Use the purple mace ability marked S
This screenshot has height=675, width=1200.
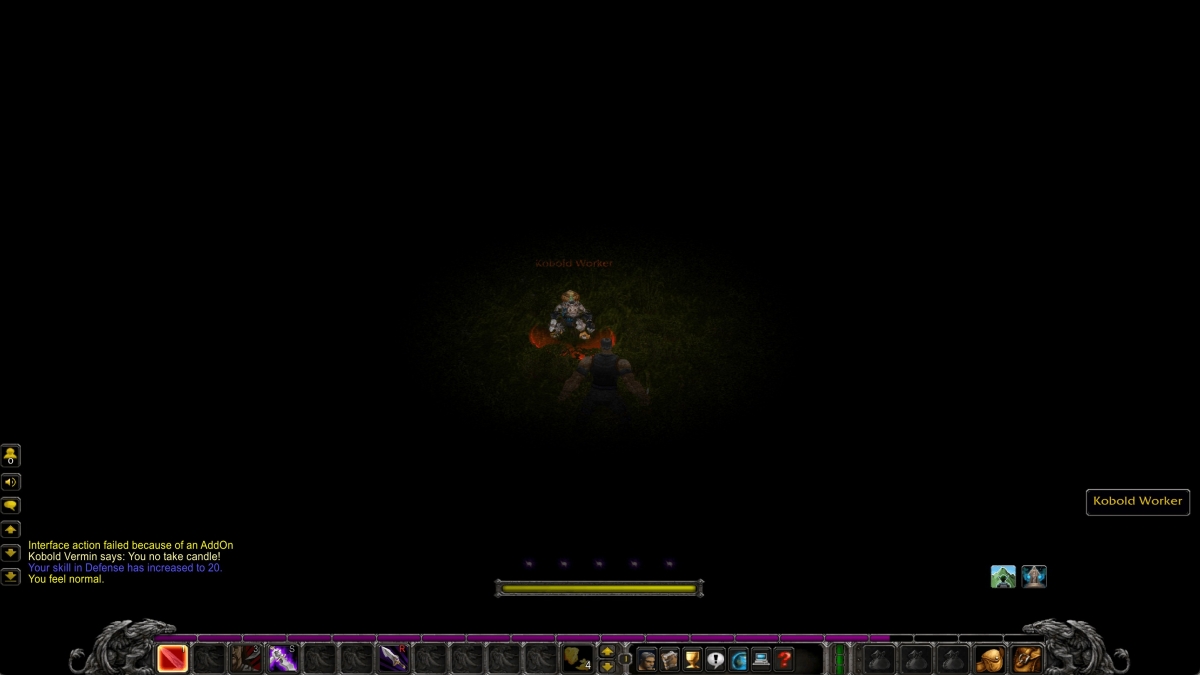click(x=283, y=658)
